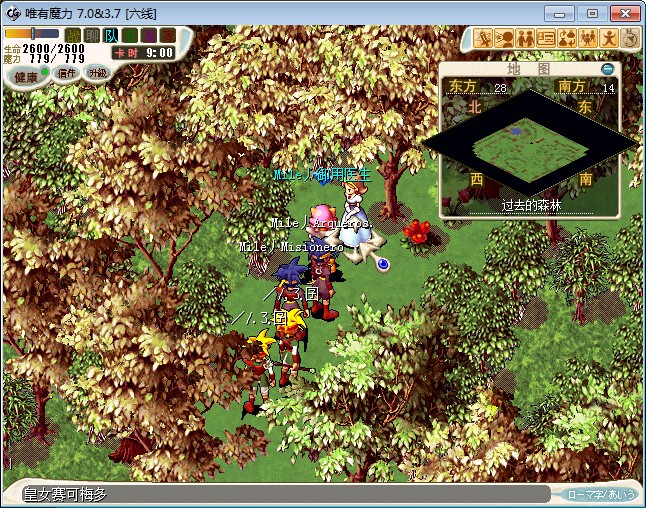Select the two-person handshake party icon
This screenshot has width=646, height=508.
(526, 38)
